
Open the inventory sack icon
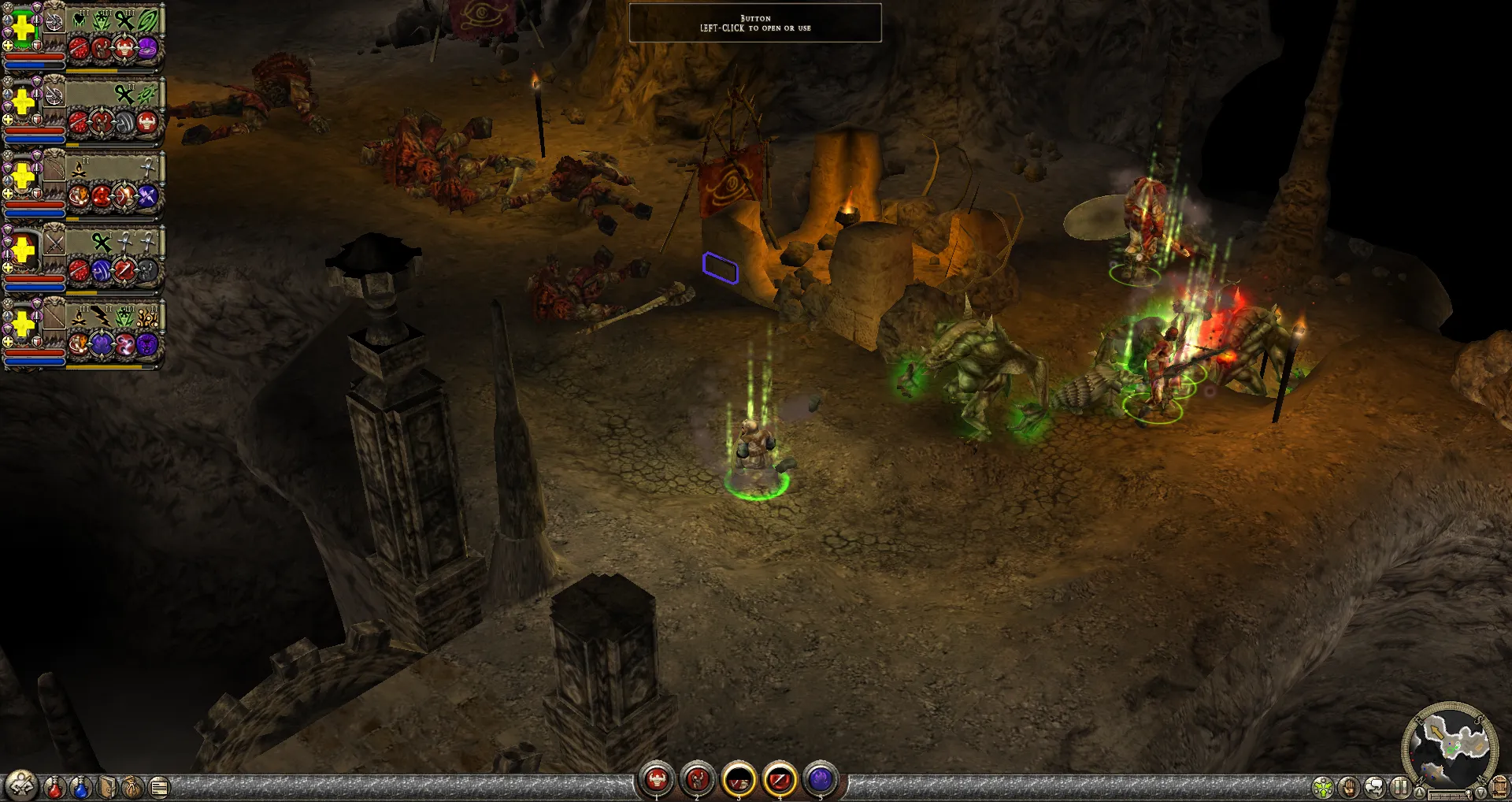pos(133,787)
